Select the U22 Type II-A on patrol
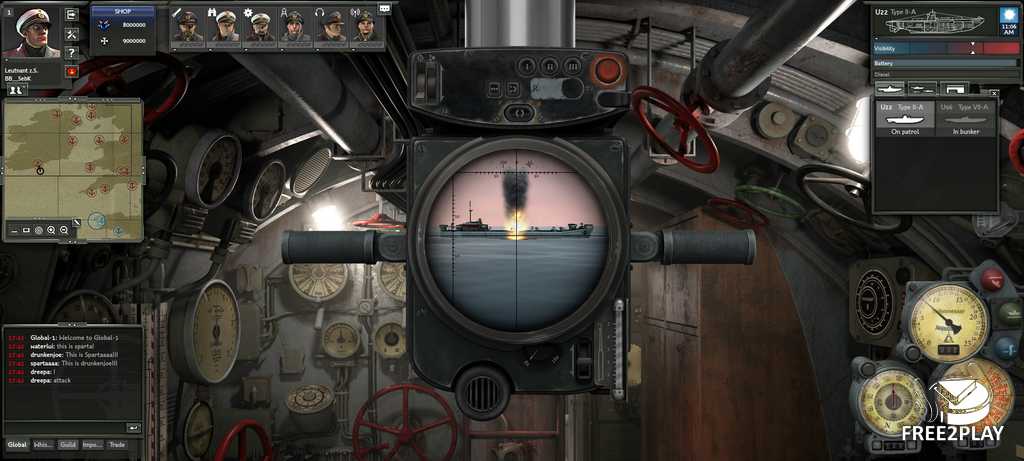This screenshot has height=461, width=1024. (904, 116)
